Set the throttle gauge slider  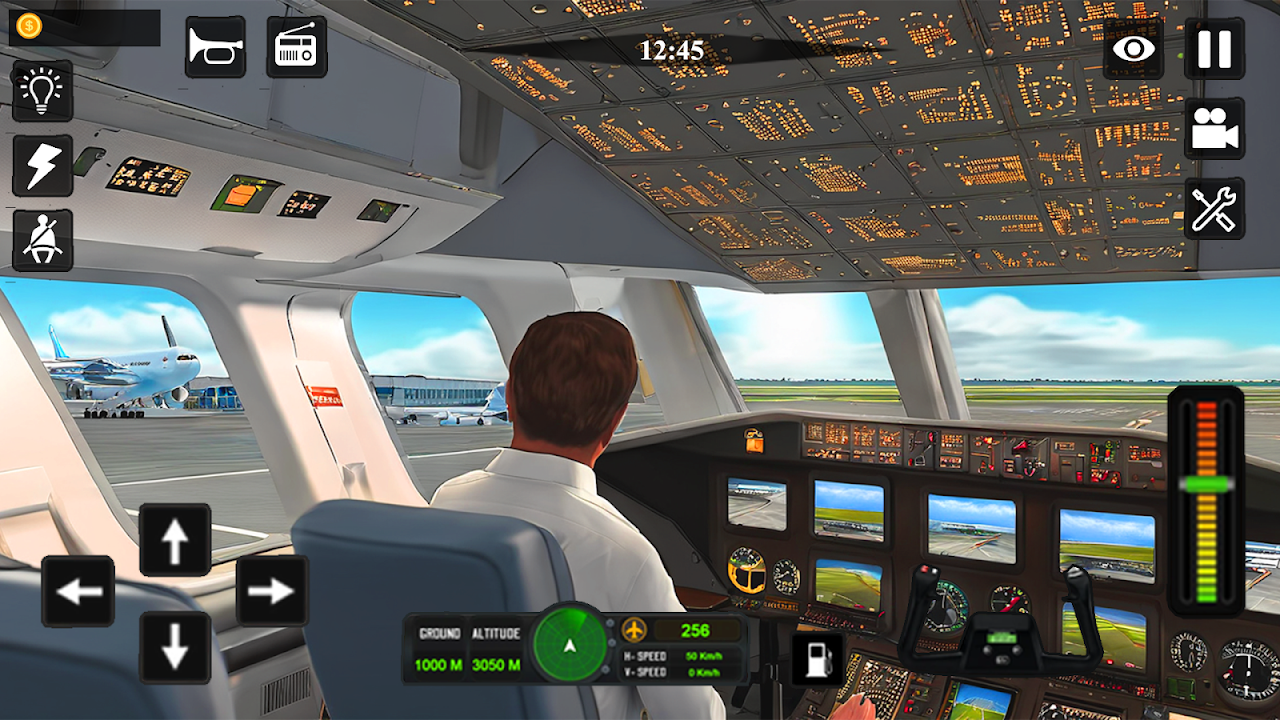[x=1206, y=484]
